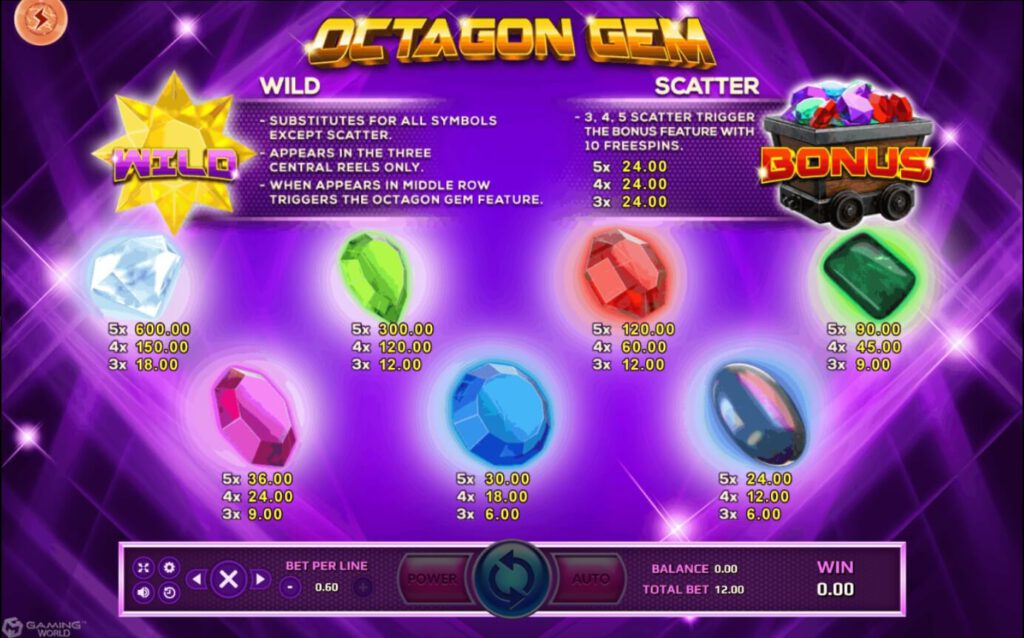This screenshot has width=1024, height=638.
Task: Go to the next paytable page
Action: (260, 579)
